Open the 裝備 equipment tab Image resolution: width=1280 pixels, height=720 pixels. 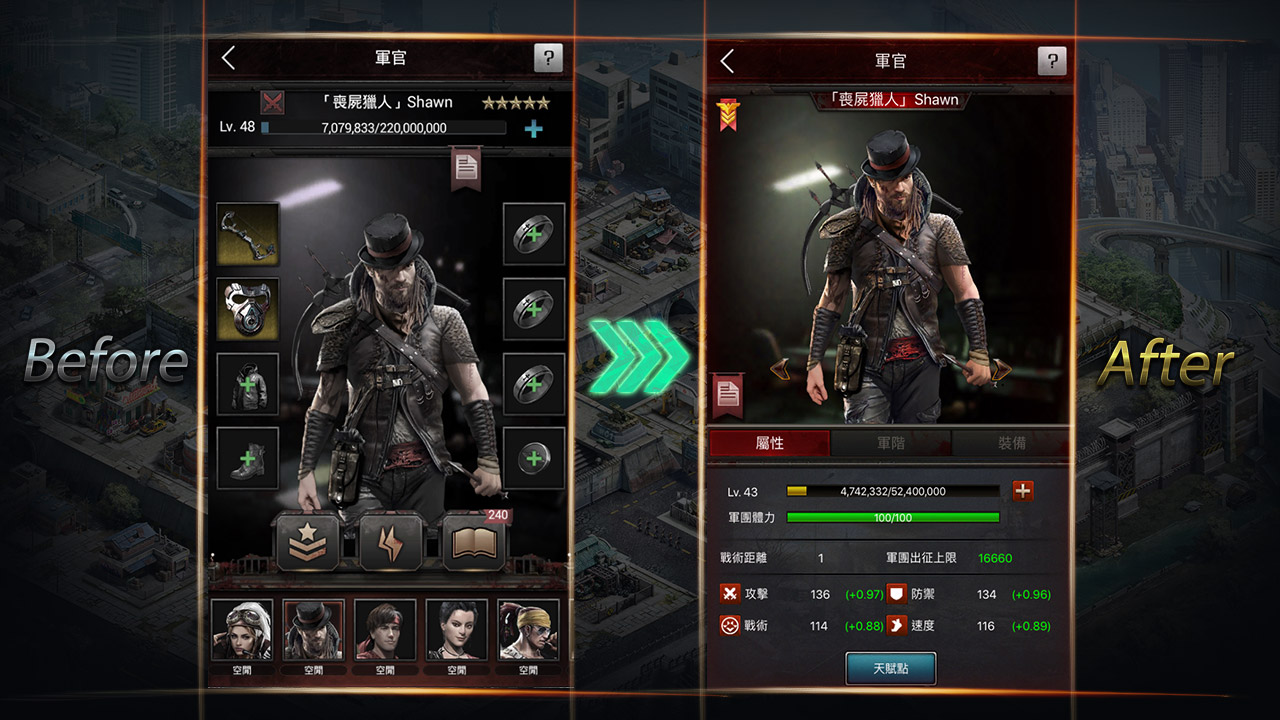1010,443
